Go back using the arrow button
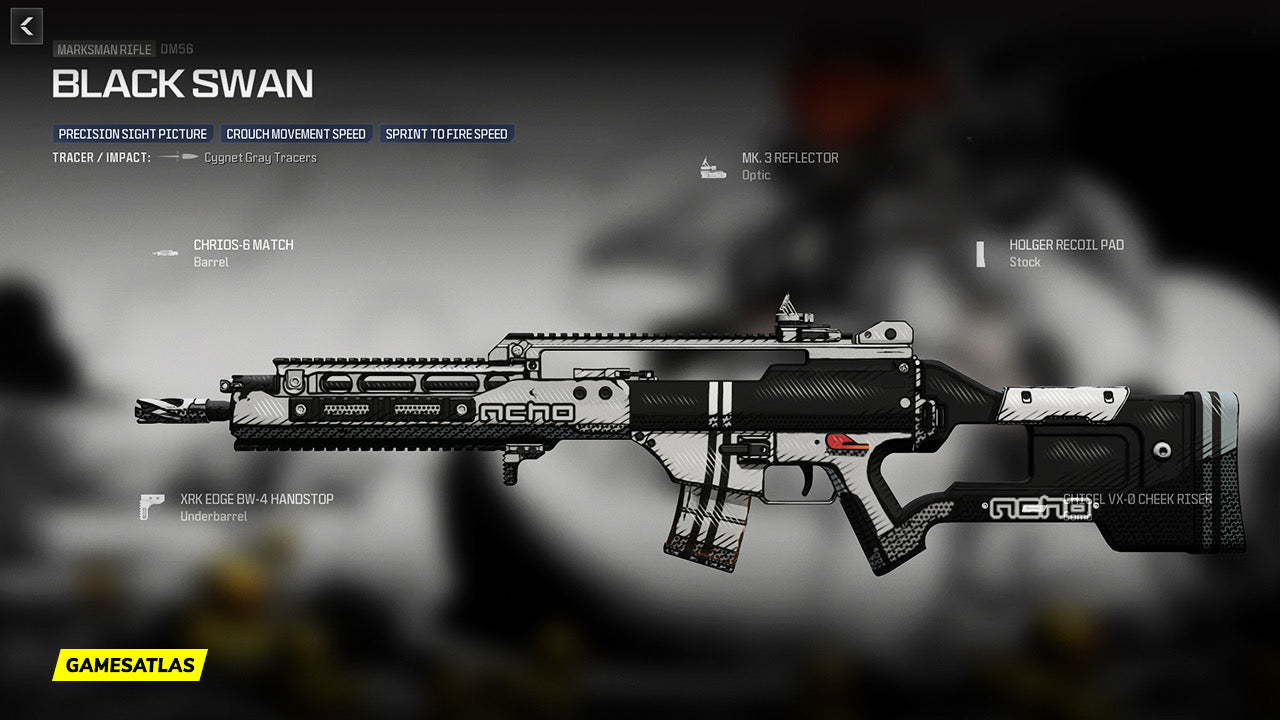 (x=27, y=26)
